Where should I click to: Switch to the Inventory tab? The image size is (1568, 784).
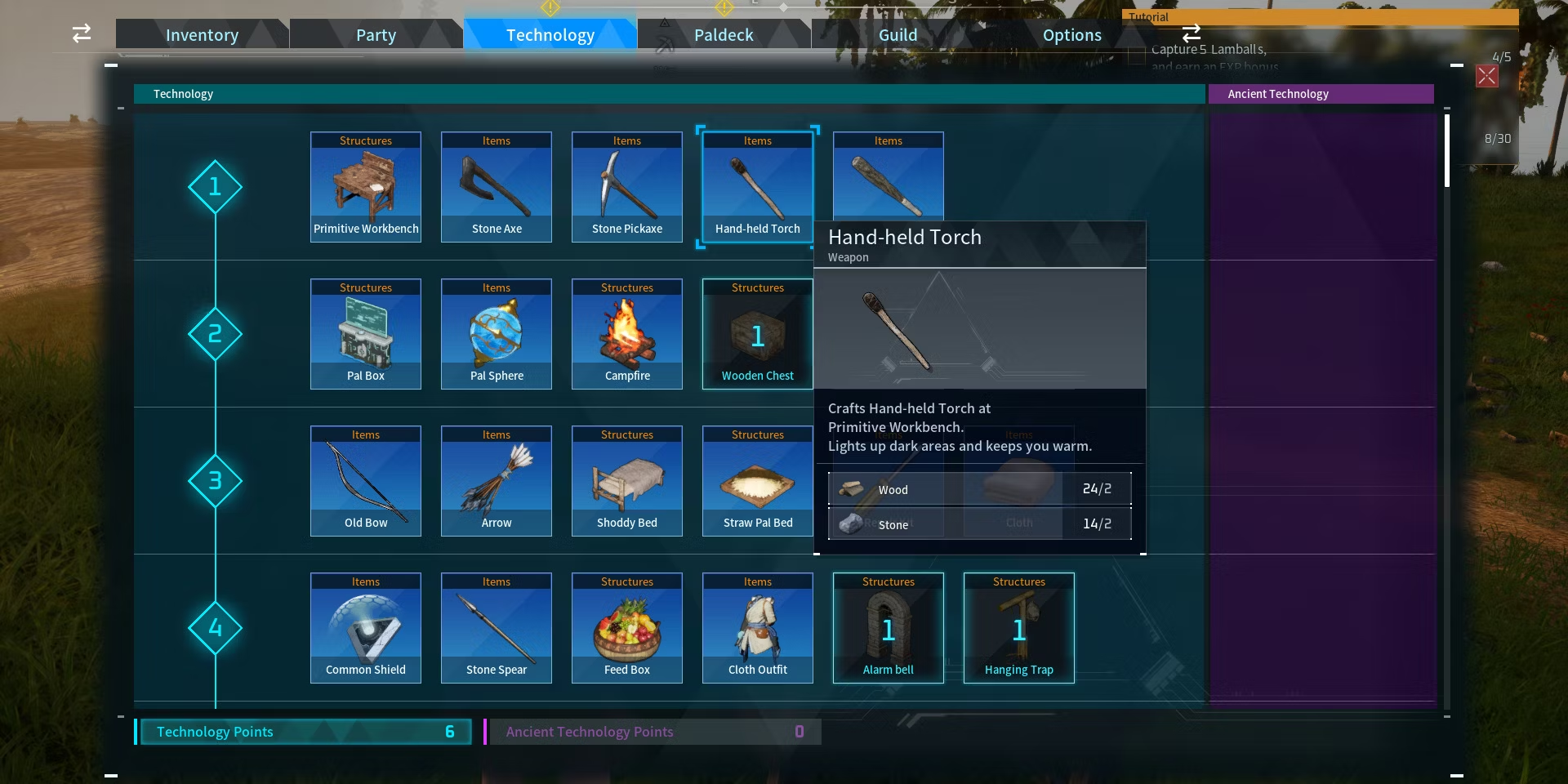(x=202, y=35)
